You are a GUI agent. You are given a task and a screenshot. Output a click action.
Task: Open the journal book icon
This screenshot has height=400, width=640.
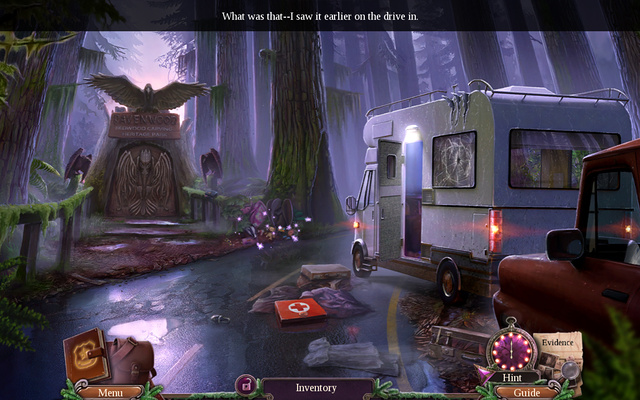point(85,355)
